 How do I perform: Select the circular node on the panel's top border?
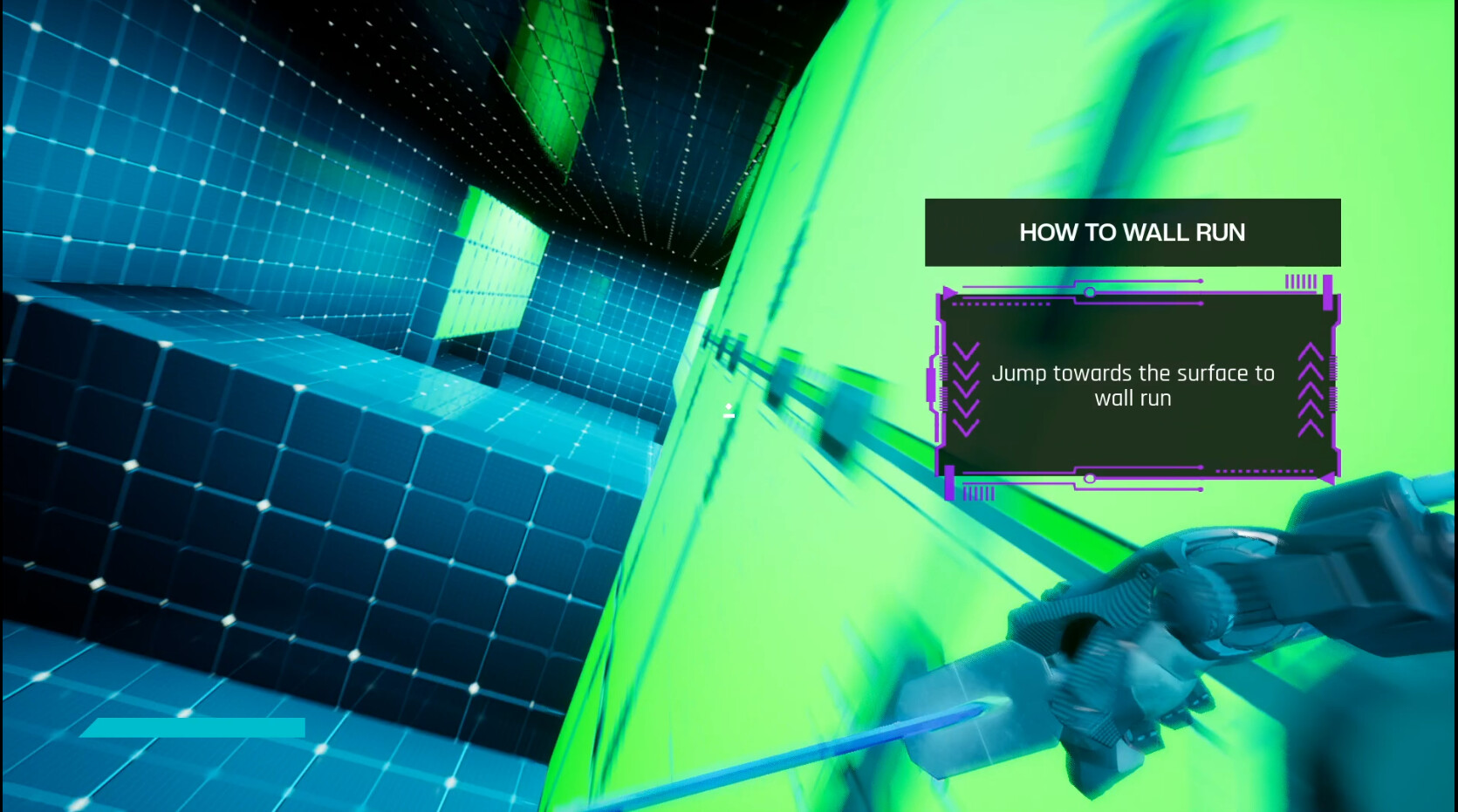tap(1090, 291)
